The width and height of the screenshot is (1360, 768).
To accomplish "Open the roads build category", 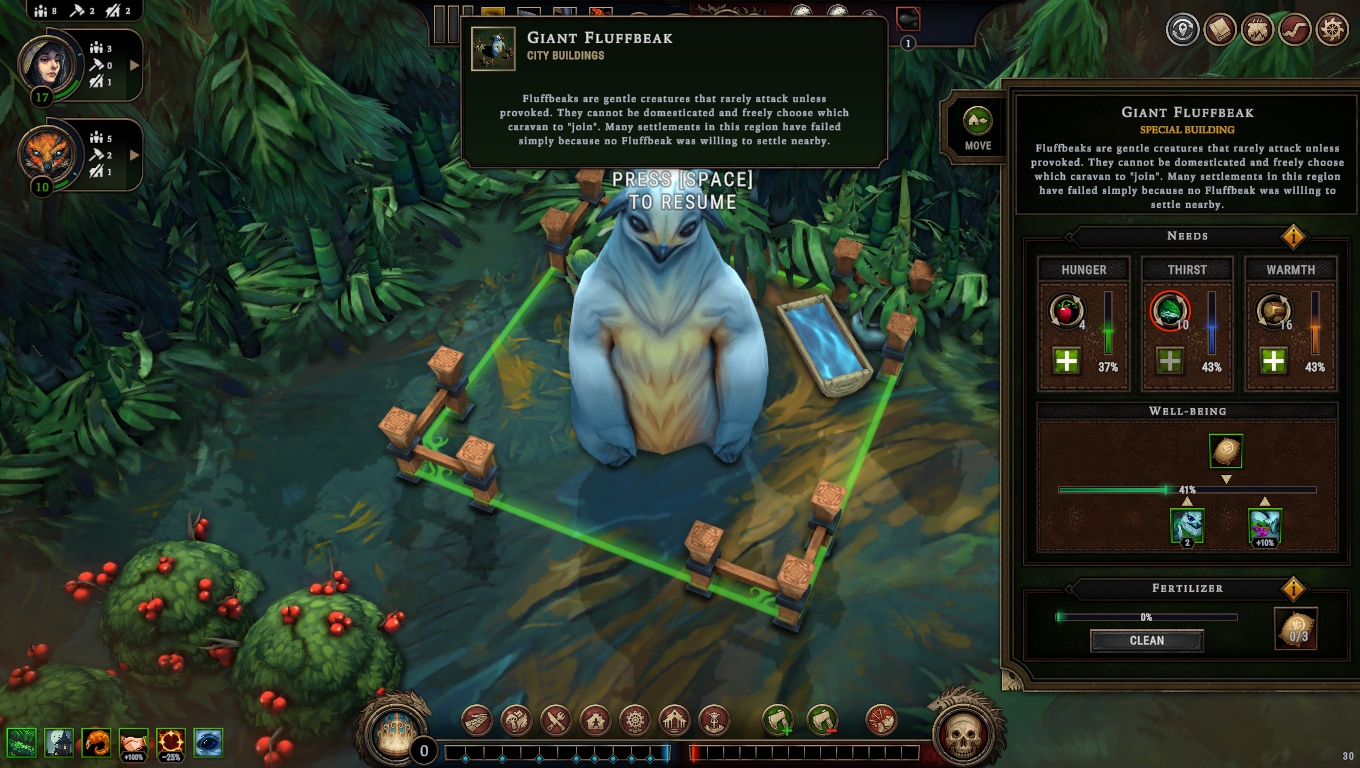I will point(477,720).
